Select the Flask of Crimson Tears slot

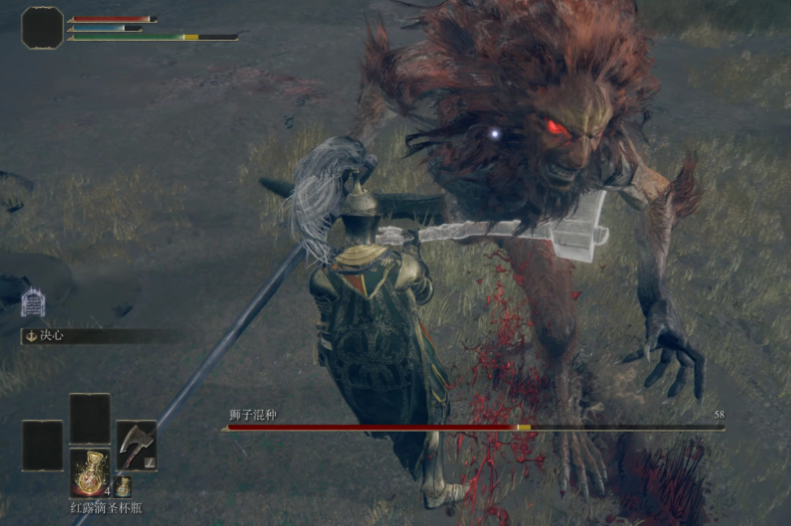[90, 472]
